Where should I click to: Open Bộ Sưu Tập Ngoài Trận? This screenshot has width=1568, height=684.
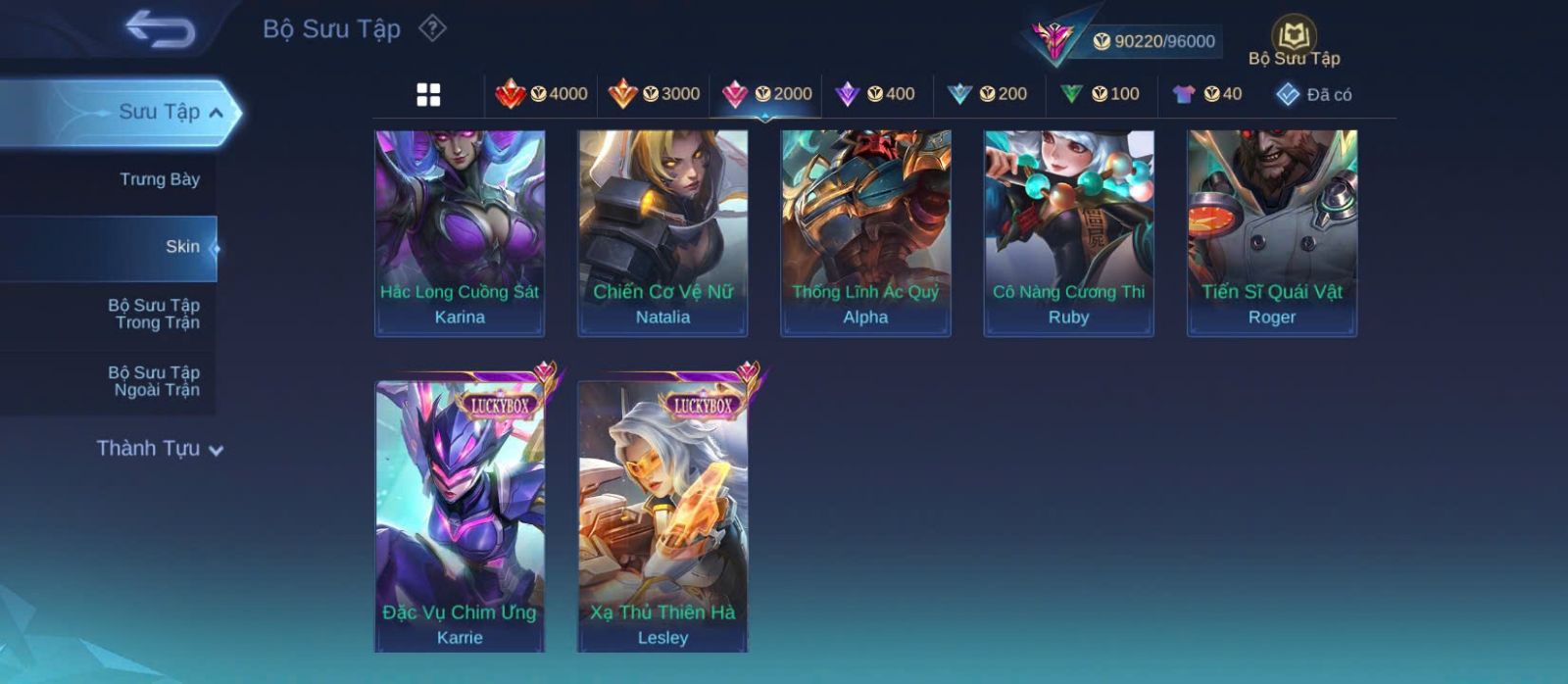click(x=154, y=381)
